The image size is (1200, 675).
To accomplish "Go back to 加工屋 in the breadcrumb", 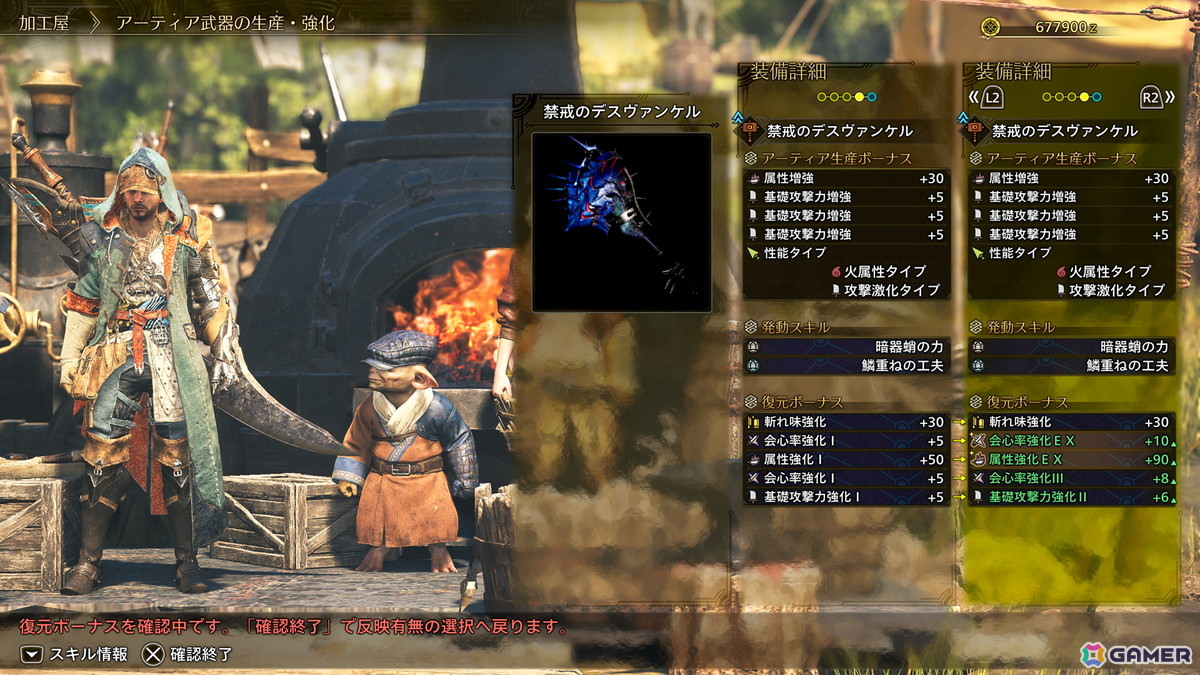I will 45,22.
